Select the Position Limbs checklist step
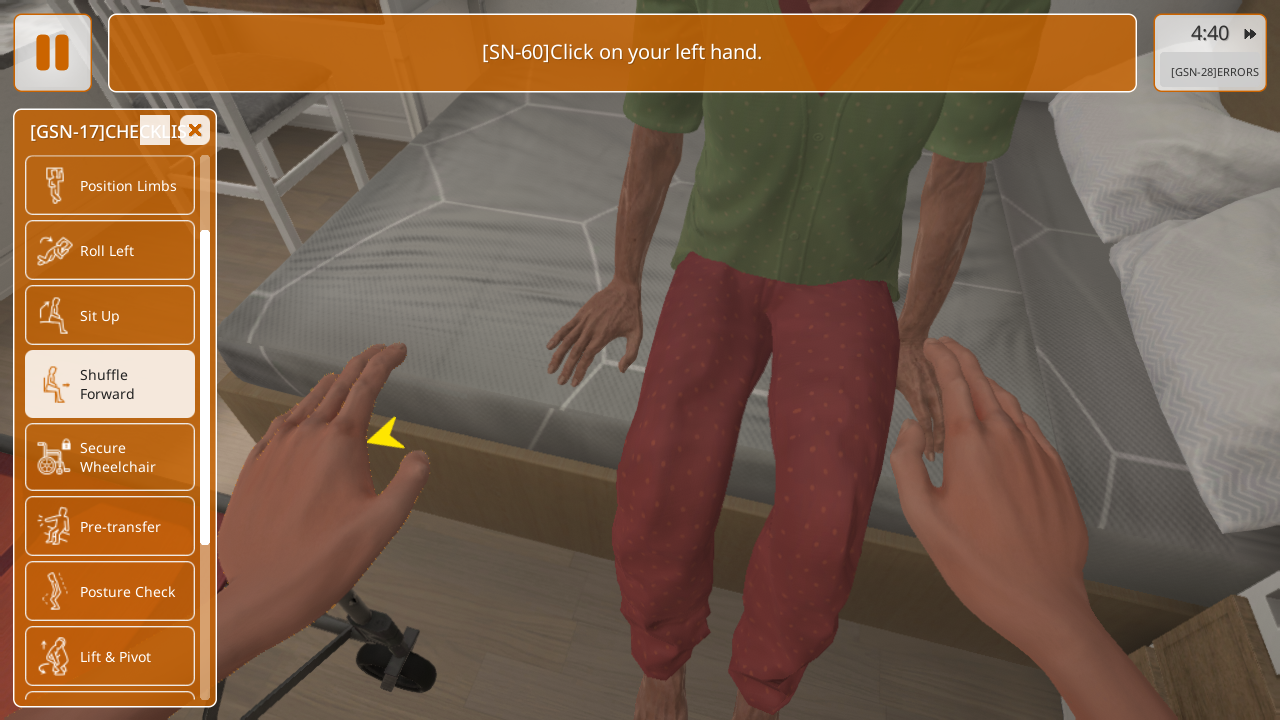The width and height of the screenshot is (1280, 720). point(110,185)
